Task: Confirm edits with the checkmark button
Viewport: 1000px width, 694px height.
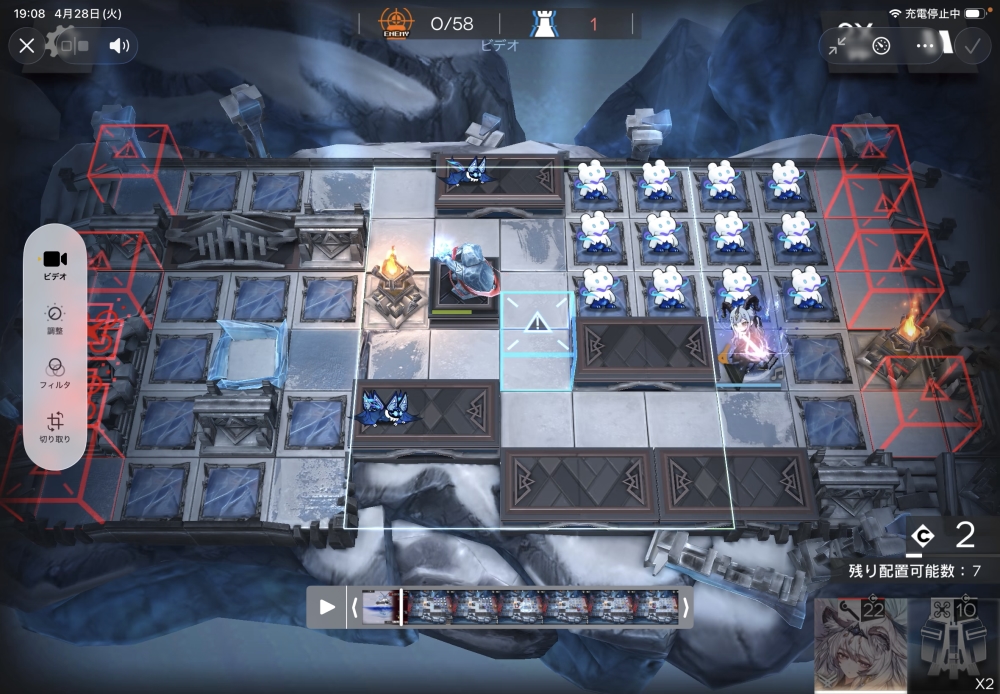Action: tap(970, 46)
